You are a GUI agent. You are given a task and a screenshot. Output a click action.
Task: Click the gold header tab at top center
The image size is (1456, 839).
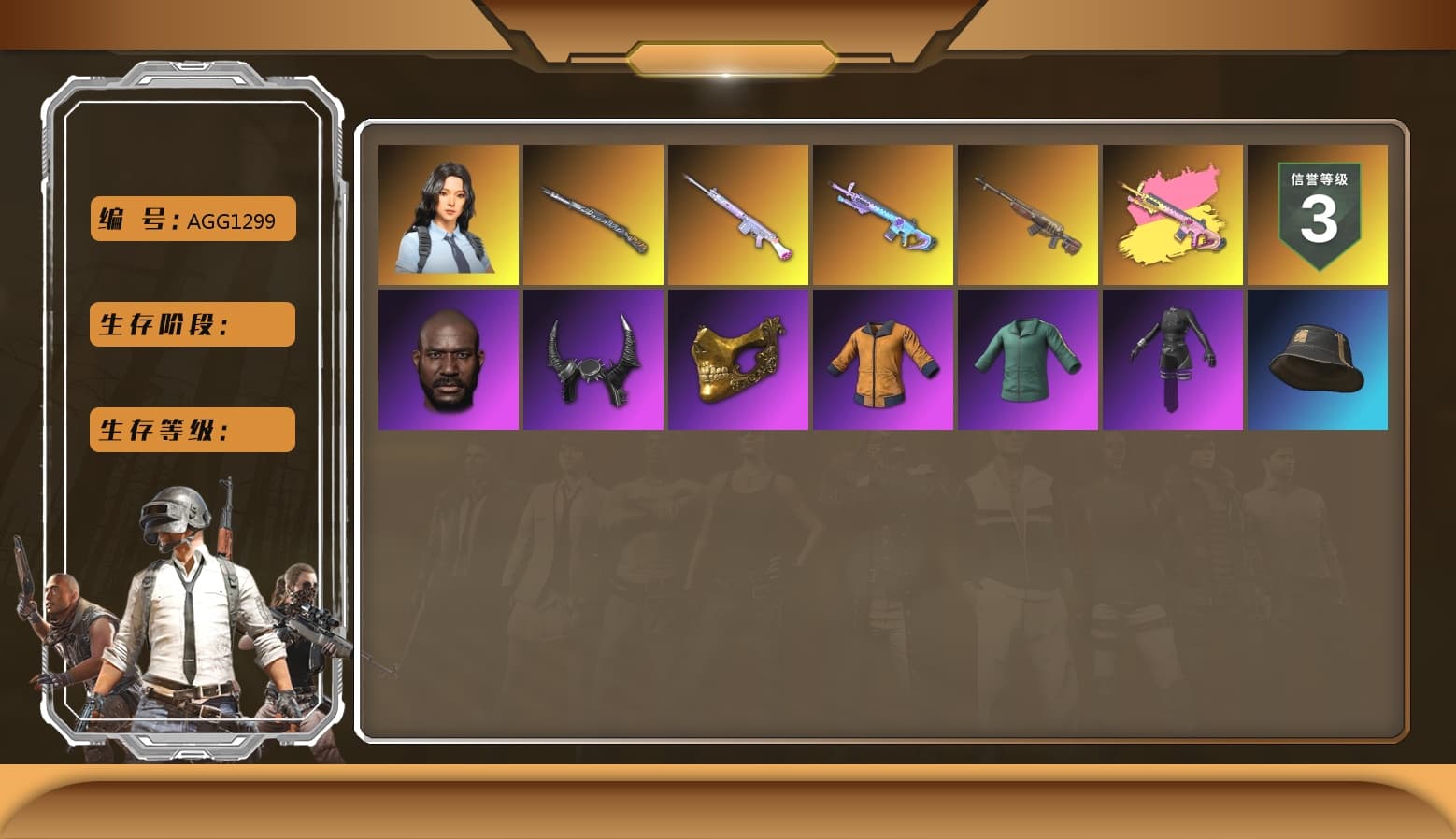(x=728, y=56)
